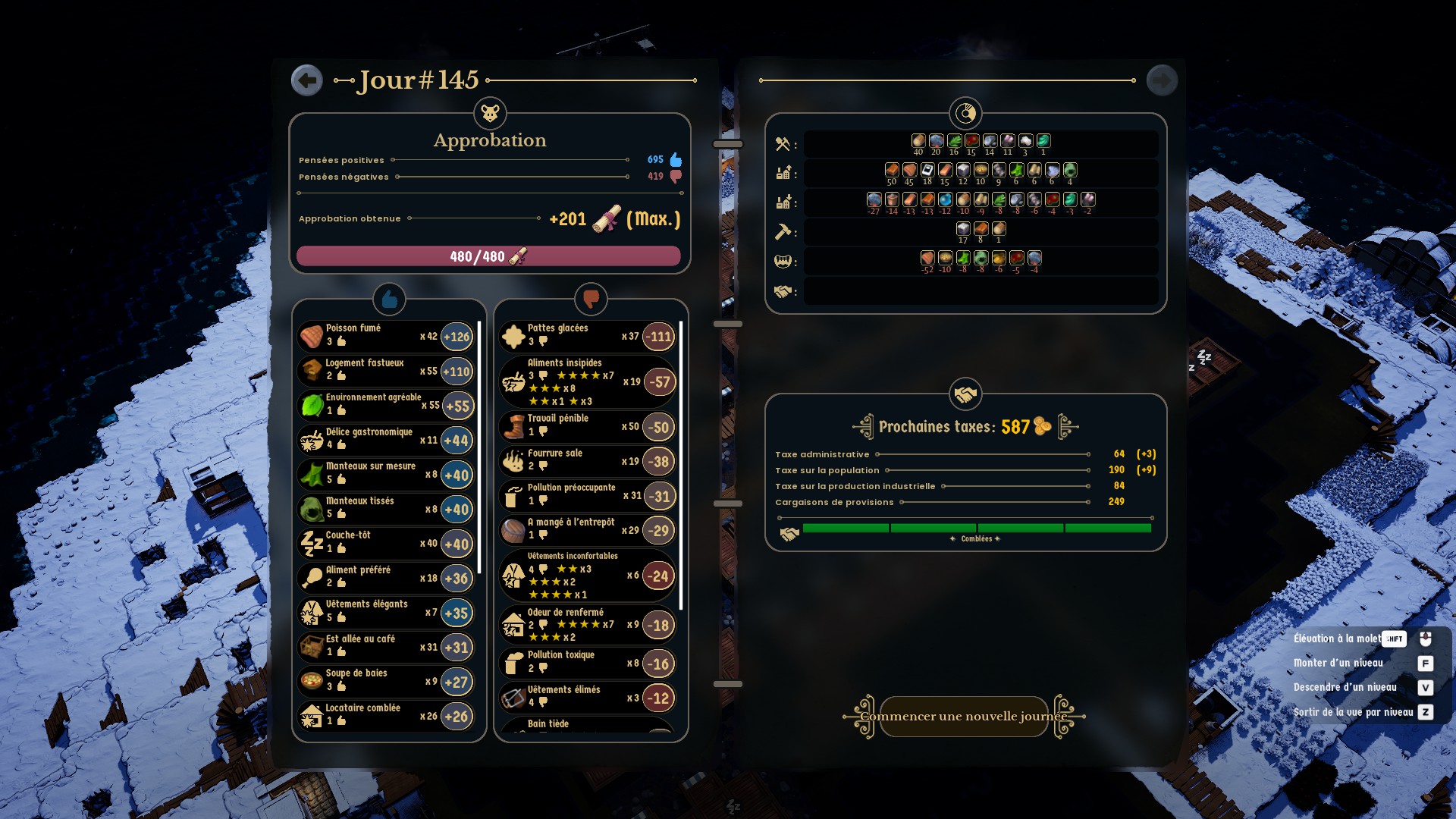
Task: Select the Poisson fumé positive thought row
Action: click(x=385, y=336)
